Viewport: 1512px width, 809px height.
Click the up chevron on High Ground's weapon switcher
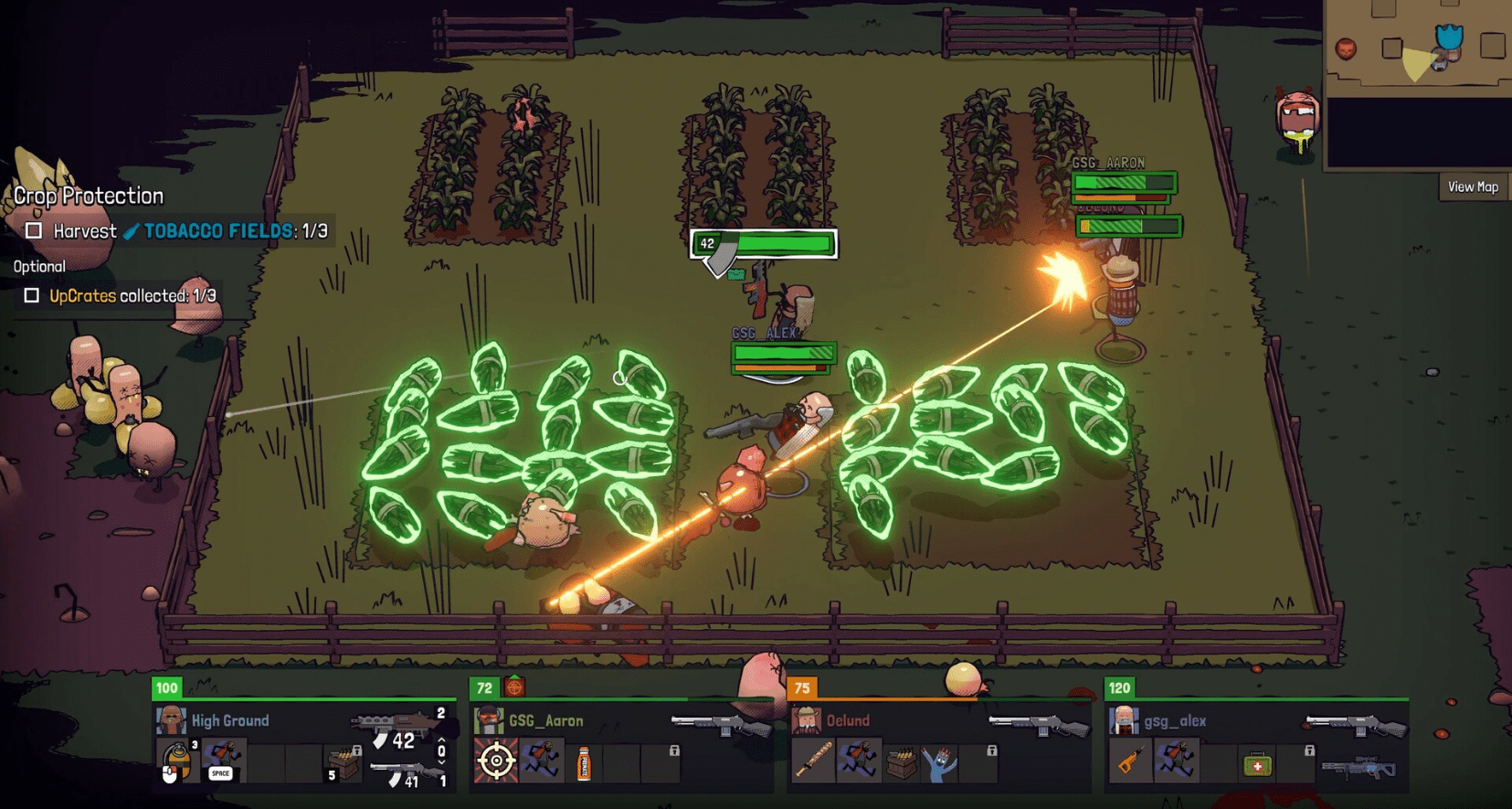[x=441, y=740]
